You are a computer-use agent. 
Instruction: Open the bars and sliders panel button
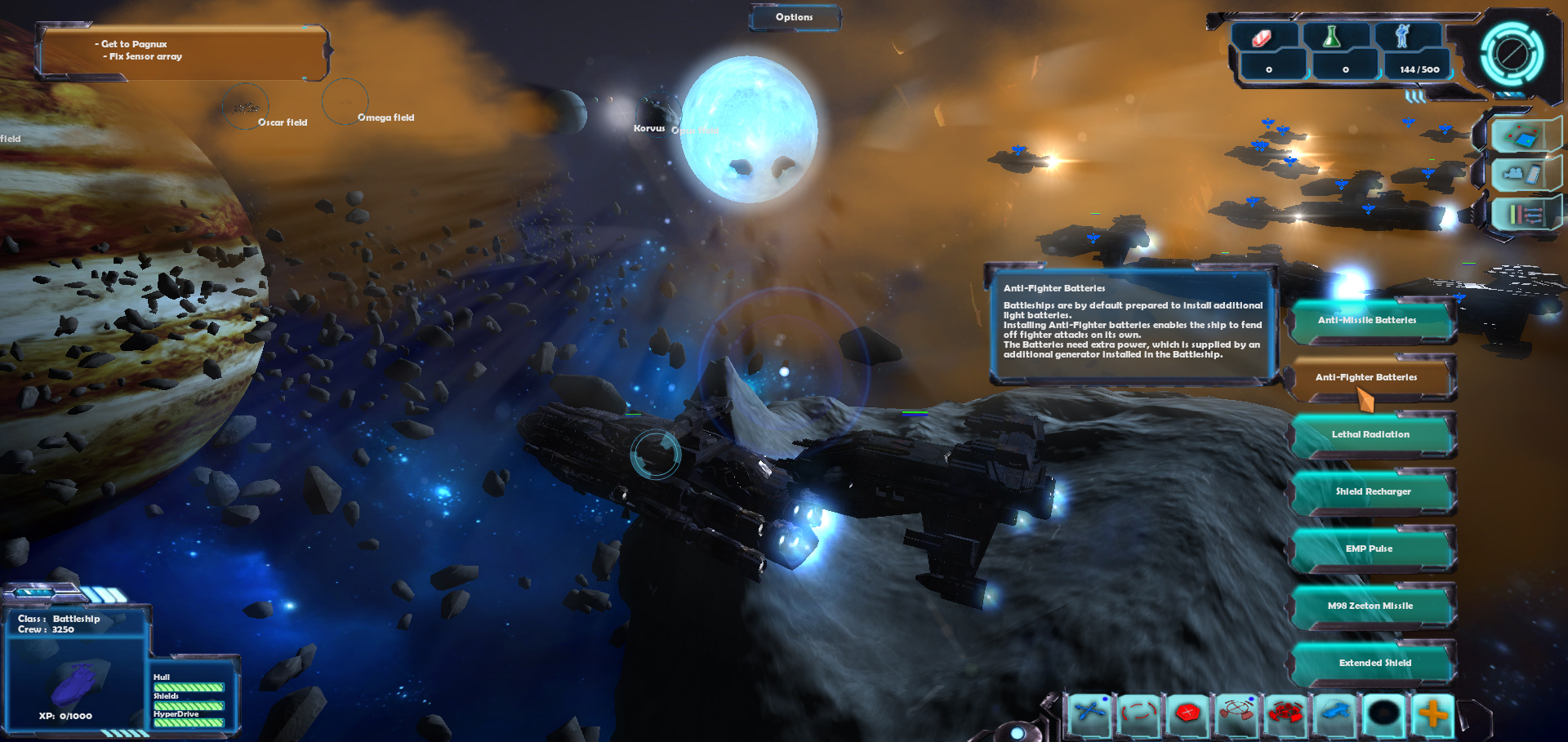tap(1522, 215)
